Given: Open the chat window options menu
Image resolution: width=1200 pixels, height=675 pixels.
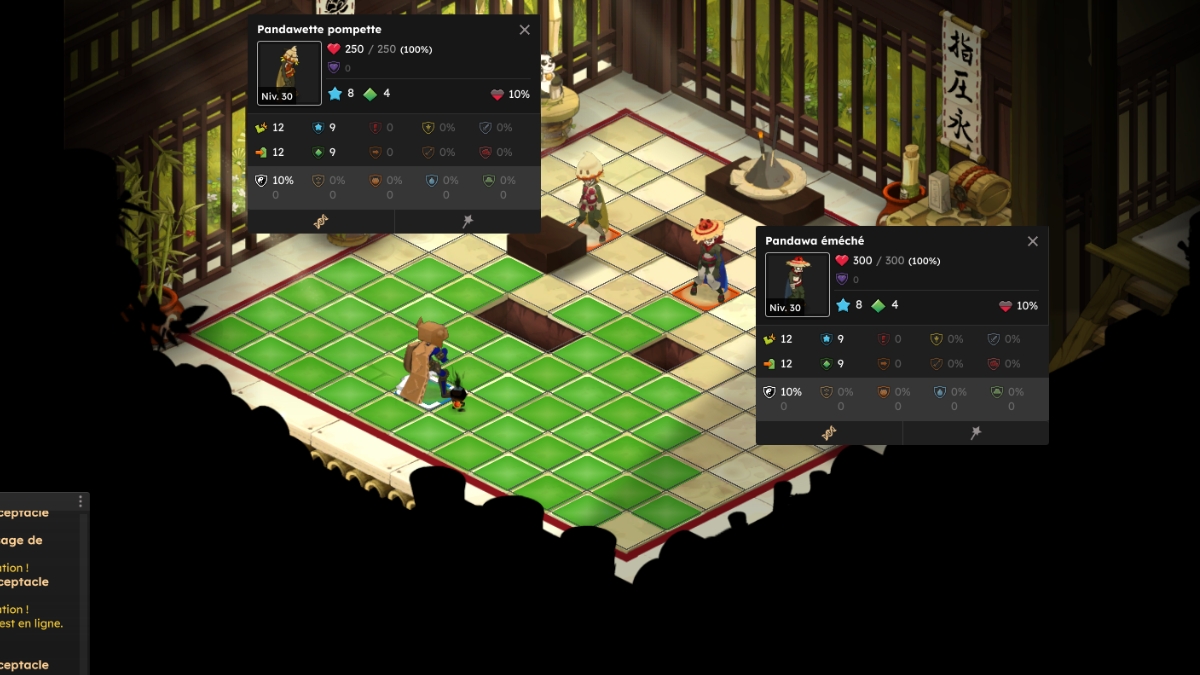Looking at the screenshot, I should coord(81,502).
